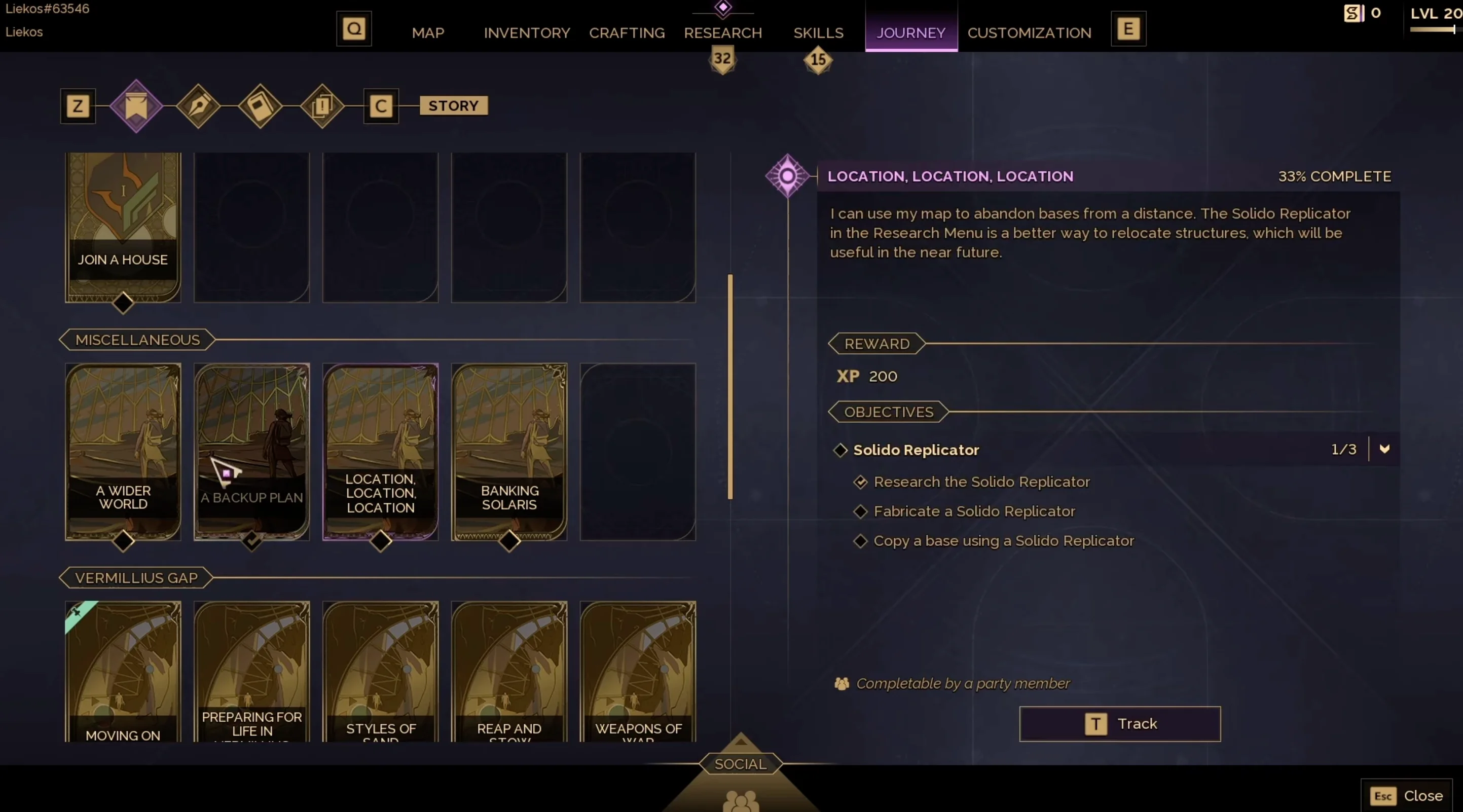Expand the VERMILLIUS GAP section header

(x=135, y=577)
